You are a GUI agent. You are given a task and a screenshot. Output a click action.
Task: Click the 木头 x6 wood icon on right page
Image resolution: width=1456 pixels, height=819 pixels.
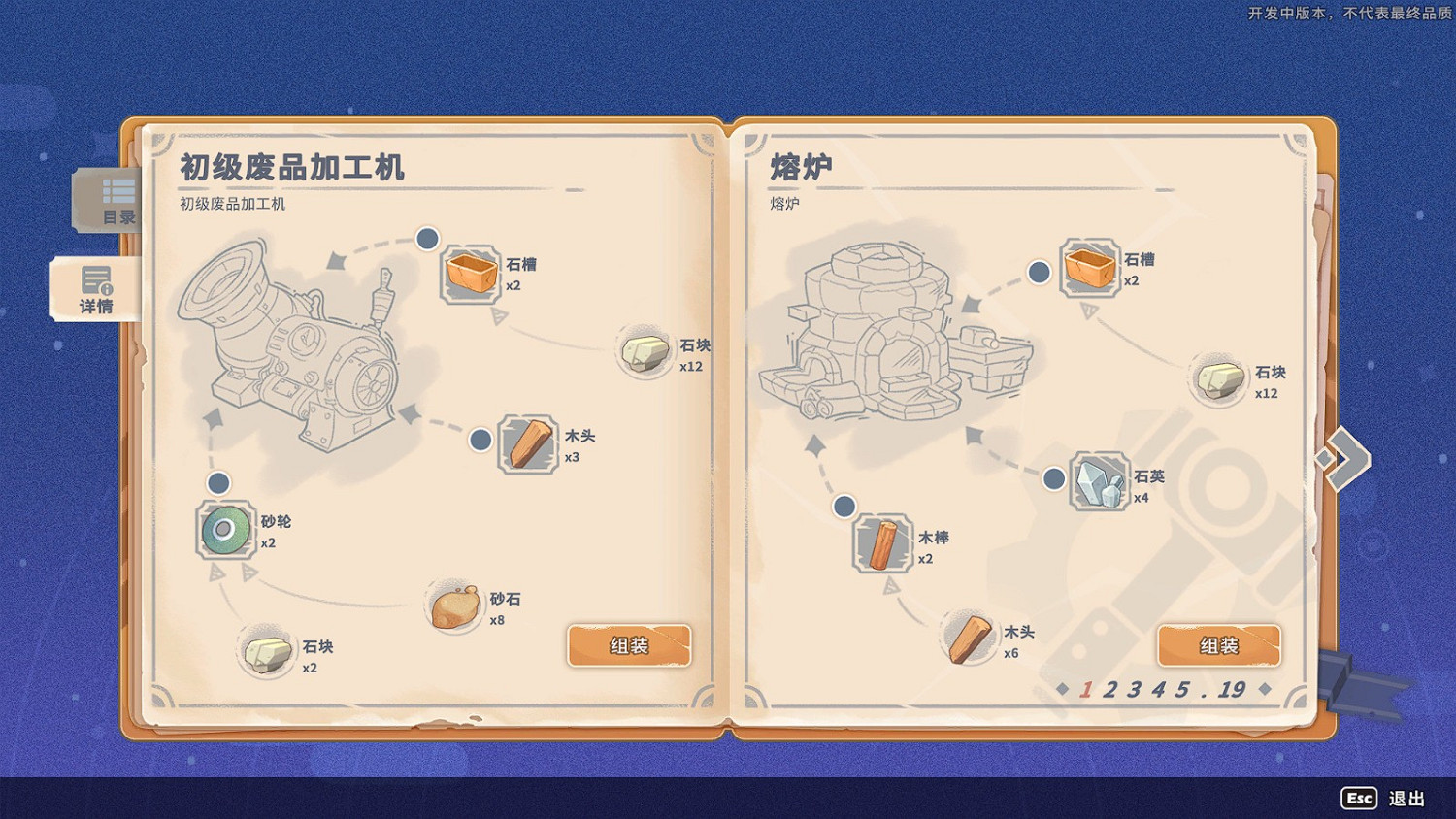point(968,636)
